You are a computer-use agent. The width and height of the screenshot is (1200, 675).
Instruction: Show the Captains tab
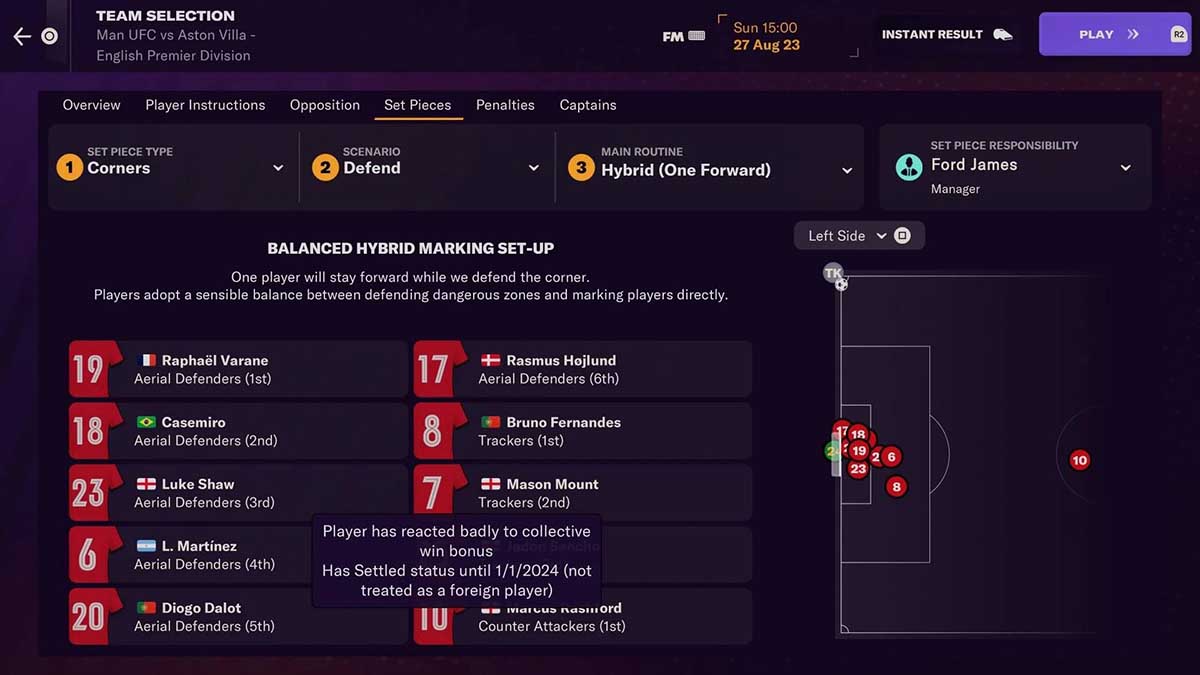[588, 105]
